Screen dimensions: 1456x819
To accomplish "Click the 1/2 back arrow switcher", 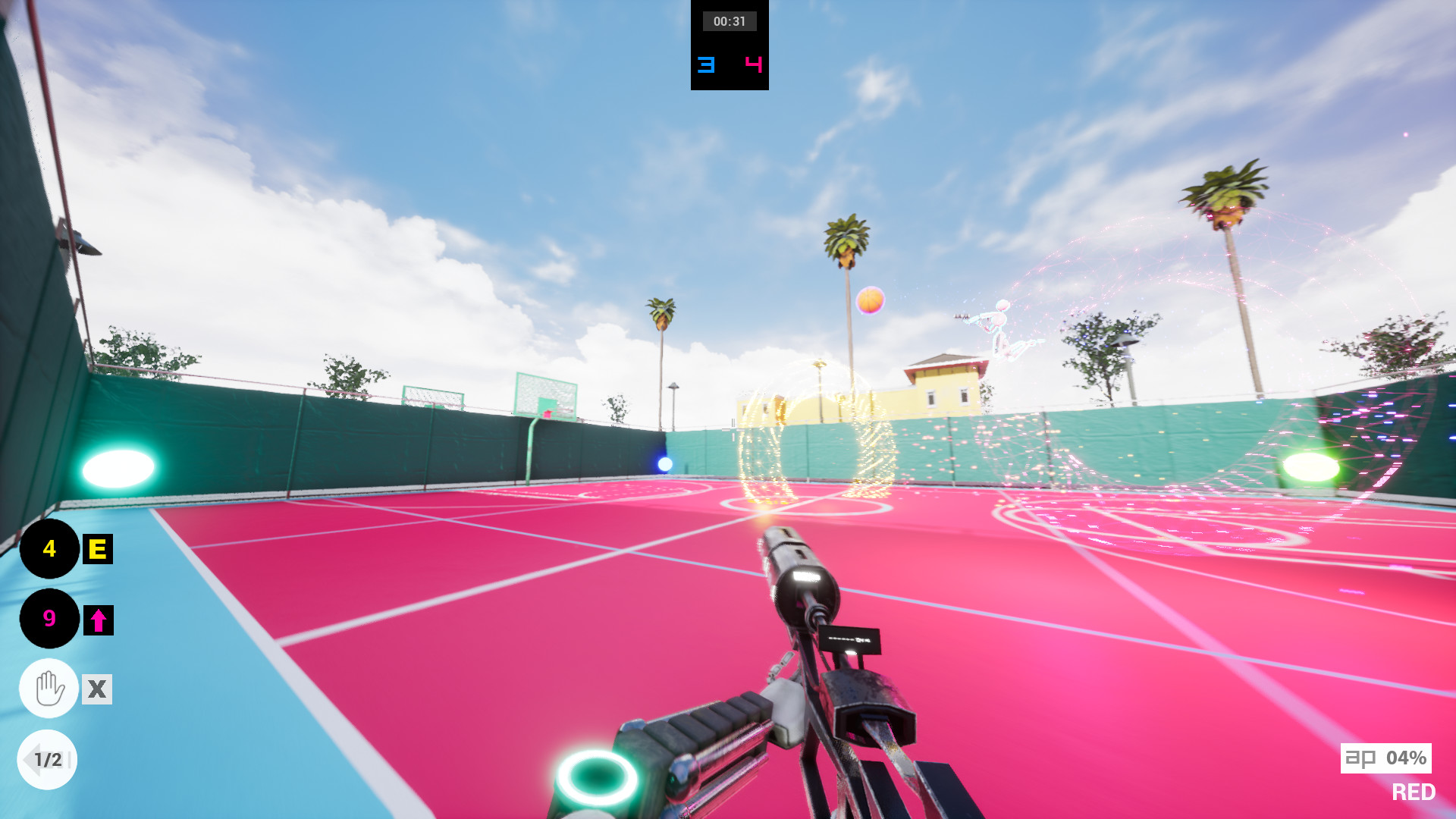I will (x=48, y=758).
